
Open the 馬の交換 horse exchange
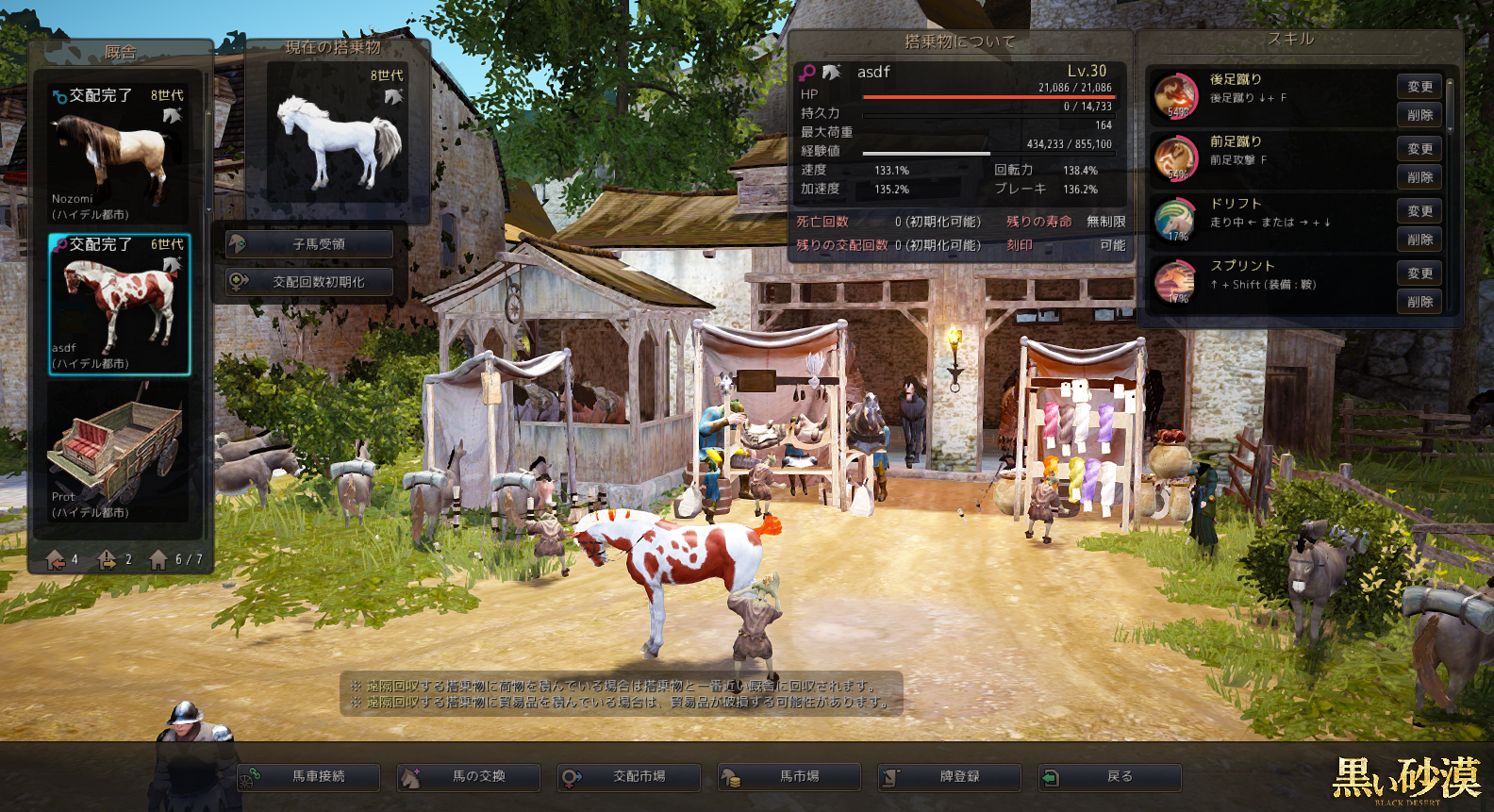click(x=469, y=777)
